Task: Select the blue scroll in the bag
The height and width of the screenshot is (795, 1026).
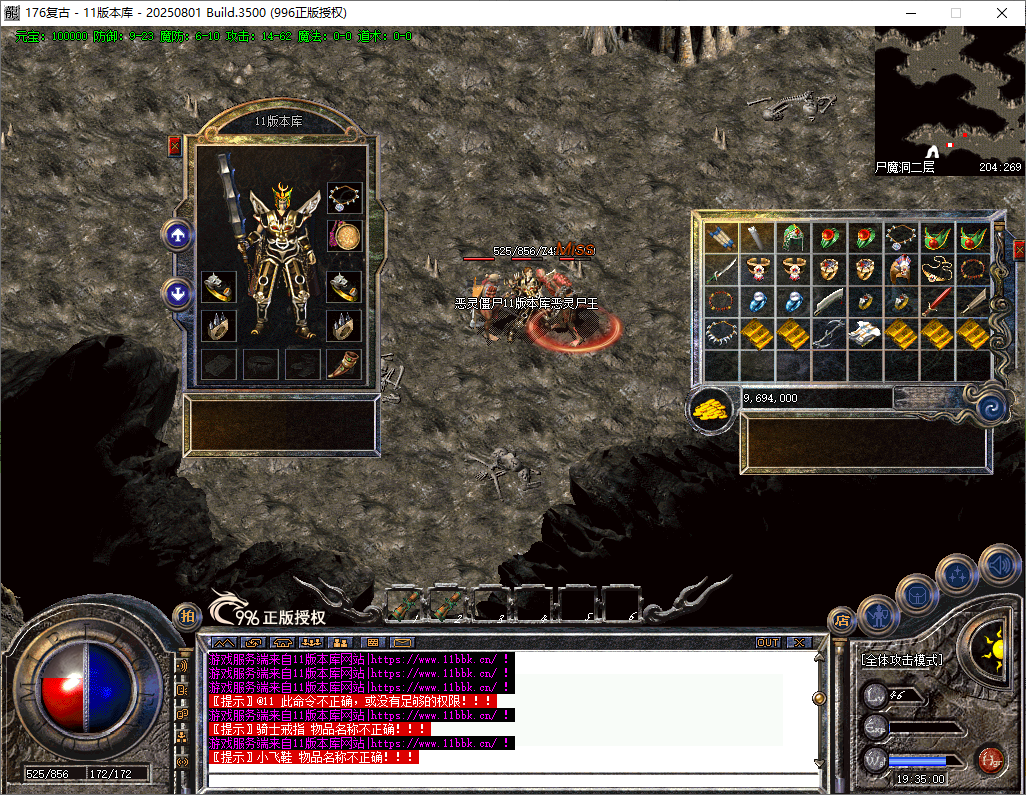Action: tap(720, 238)
